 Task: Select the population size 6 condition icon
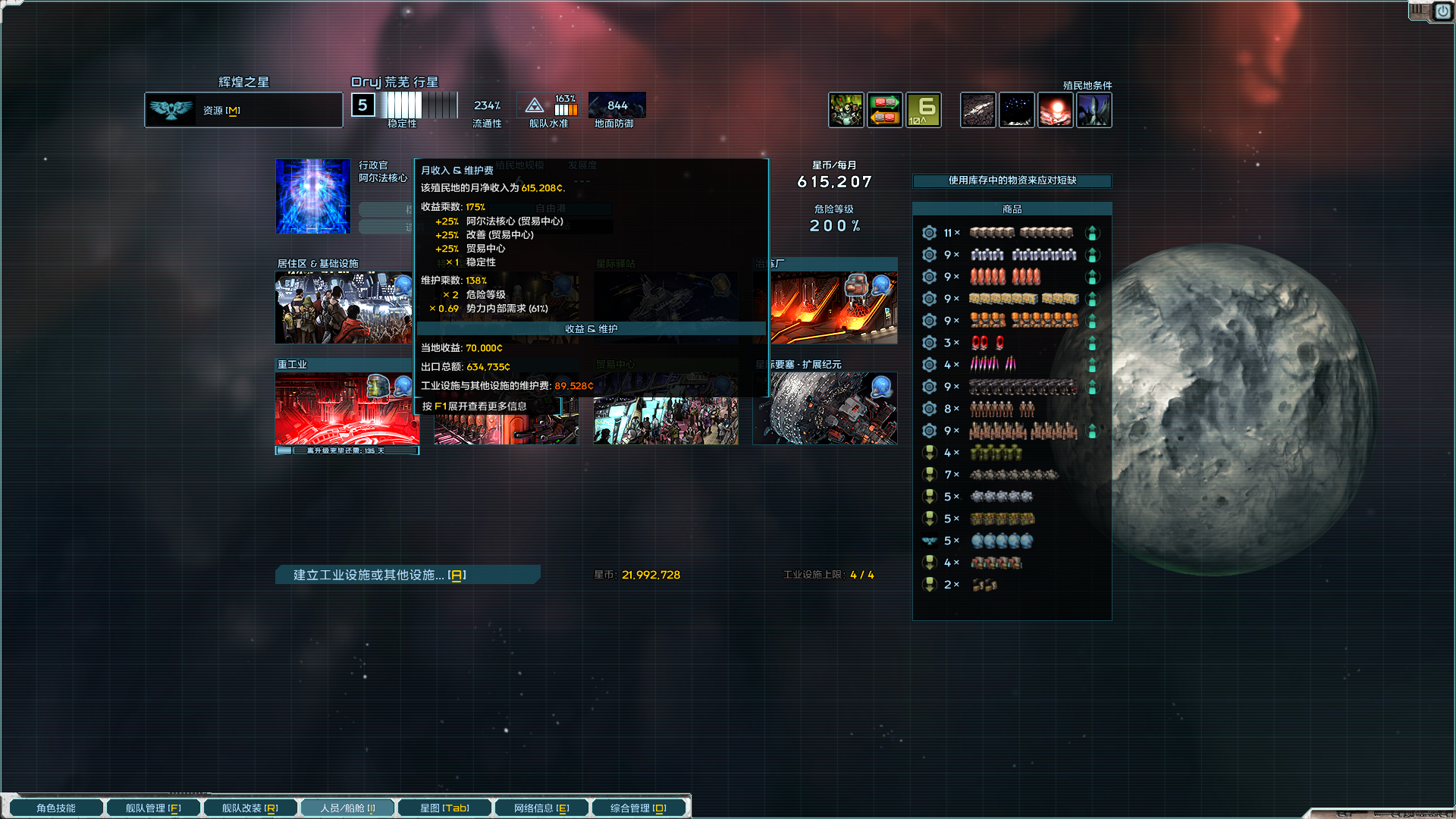coord(923,110)
